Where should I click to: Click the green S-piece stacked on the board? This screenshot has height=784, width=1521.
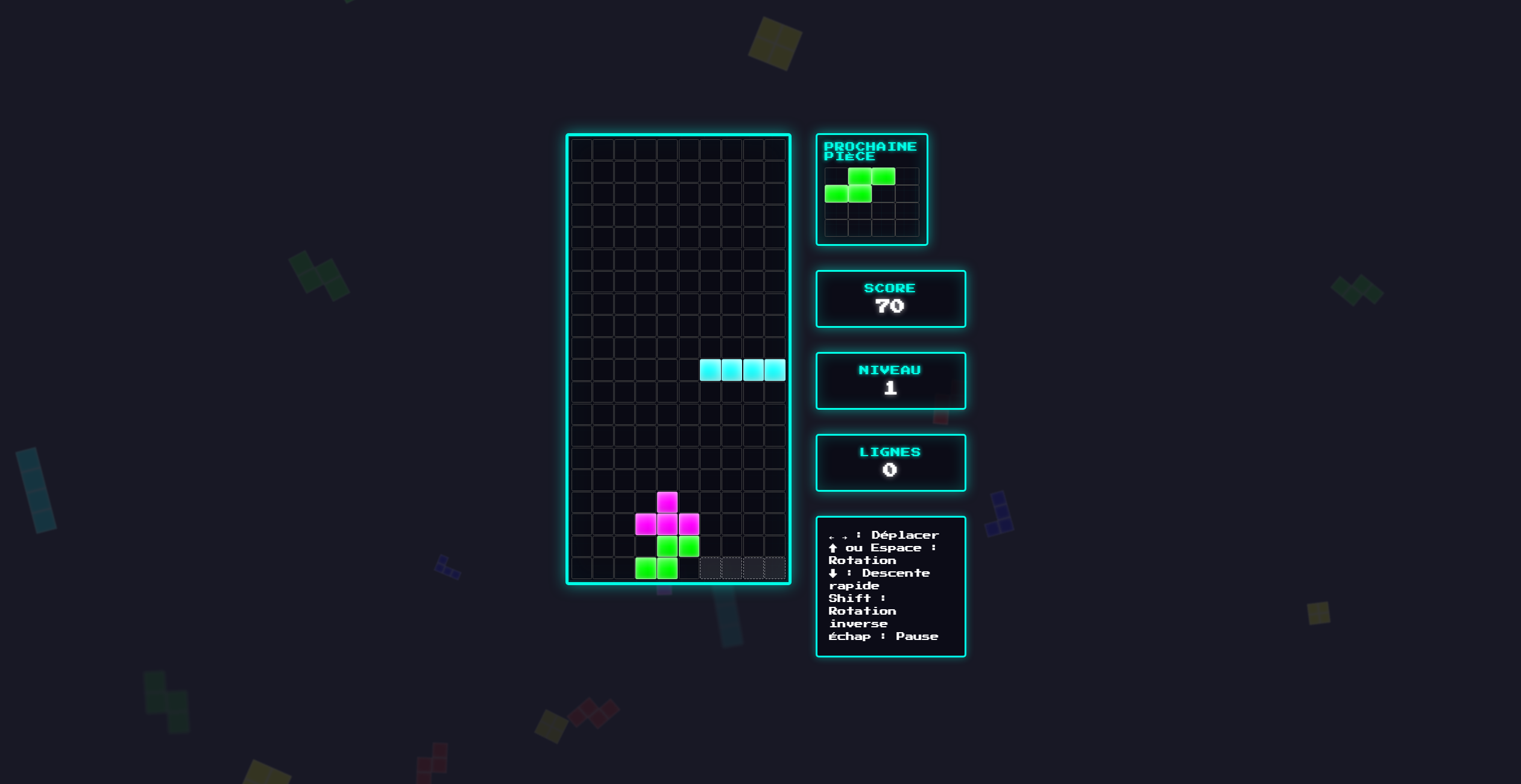click(666, 557)
